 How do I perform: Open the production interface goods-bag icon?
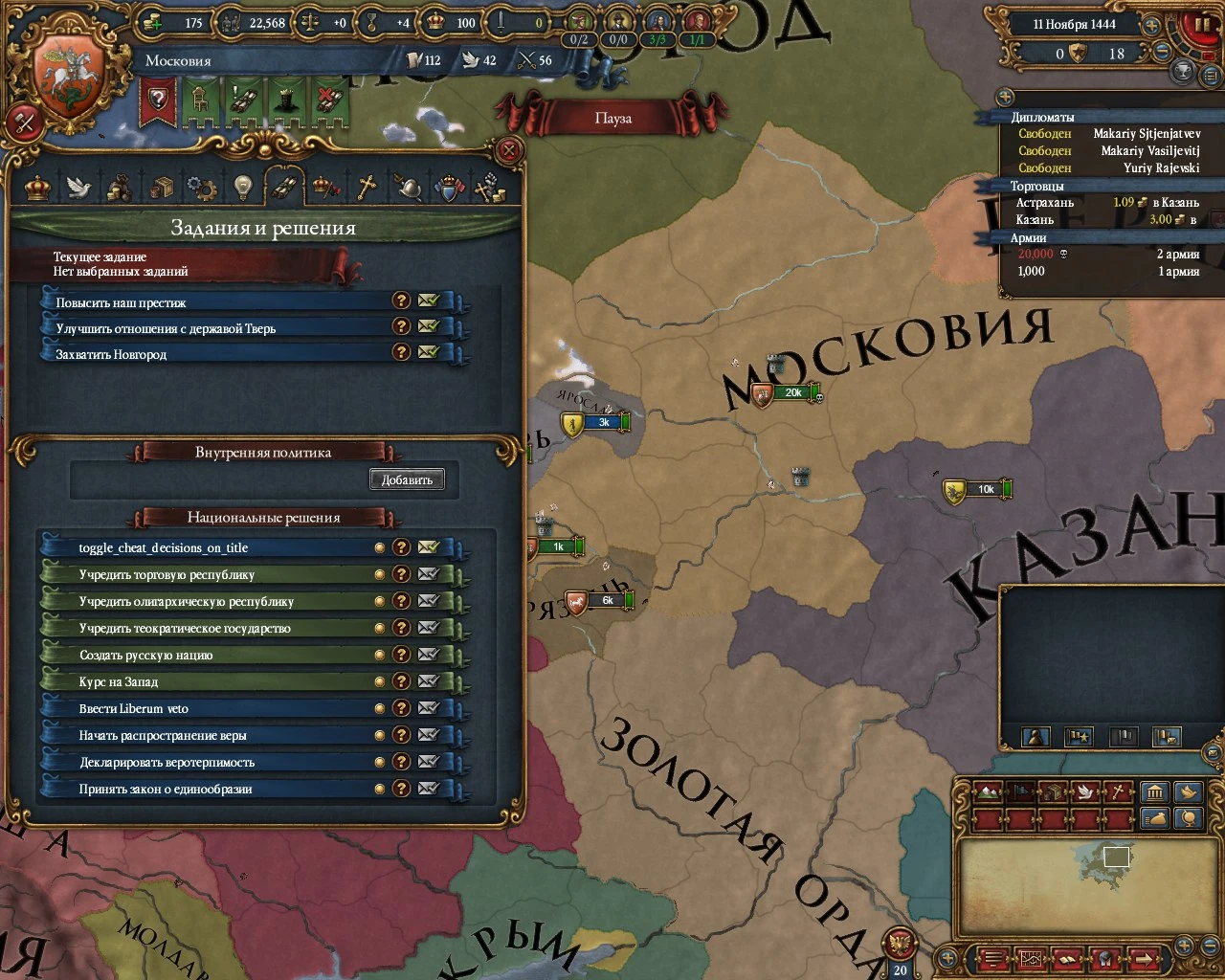tap(120, 188)
